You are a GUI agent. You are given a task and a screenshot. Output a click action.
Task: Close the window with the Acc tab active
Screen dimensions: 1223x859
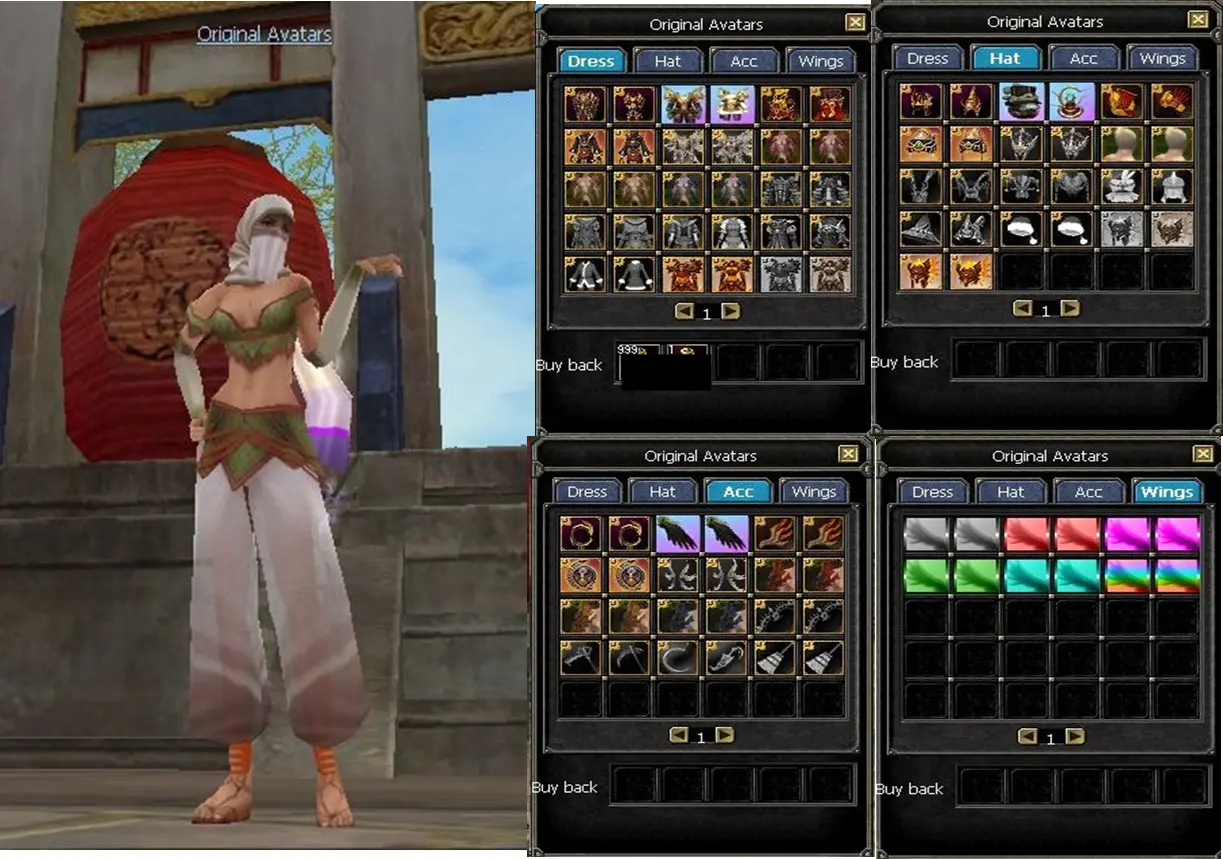(x=849, y=455)
